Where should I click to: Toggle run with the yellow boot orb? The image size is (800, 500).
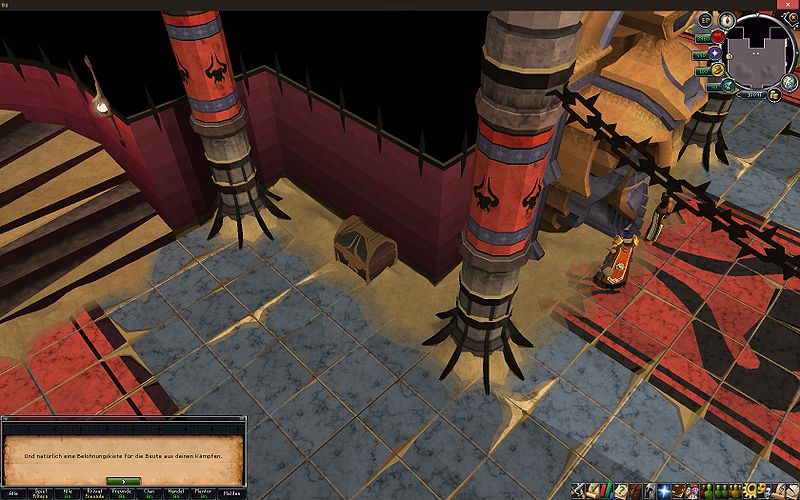tap(717, 71)
